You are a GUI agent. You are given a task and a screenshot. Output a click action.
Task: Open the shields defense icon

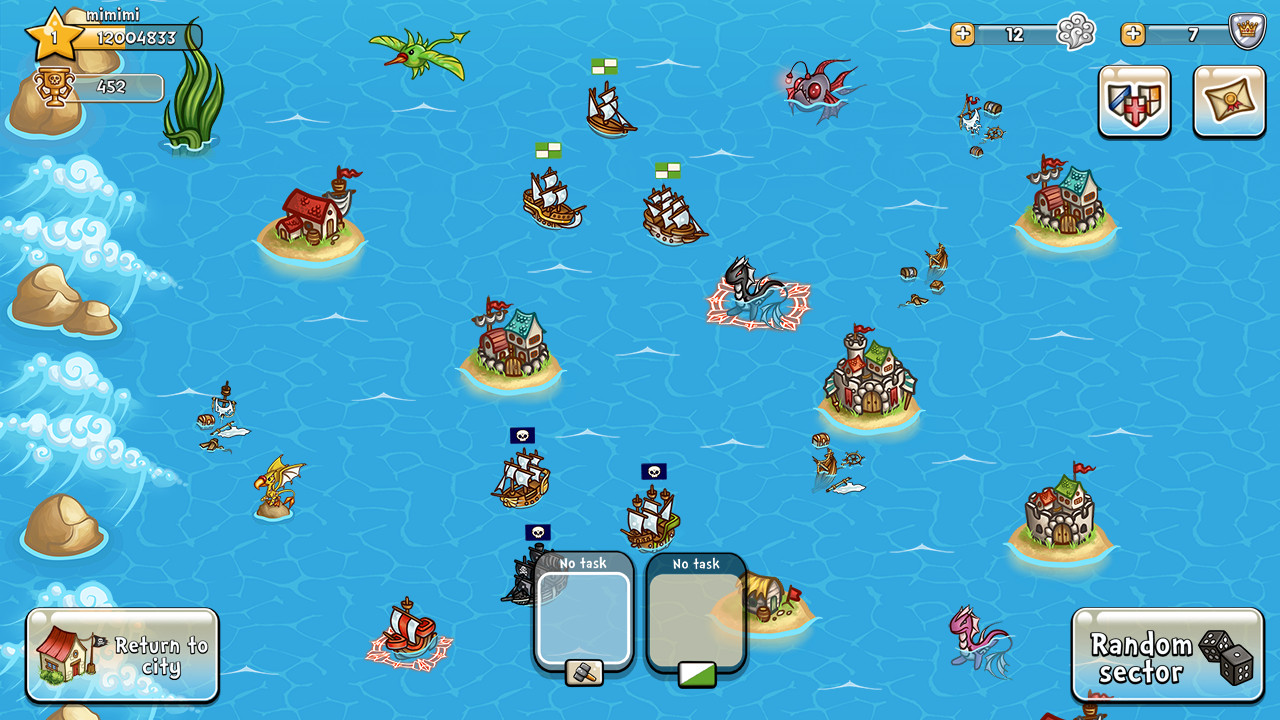1134,102
